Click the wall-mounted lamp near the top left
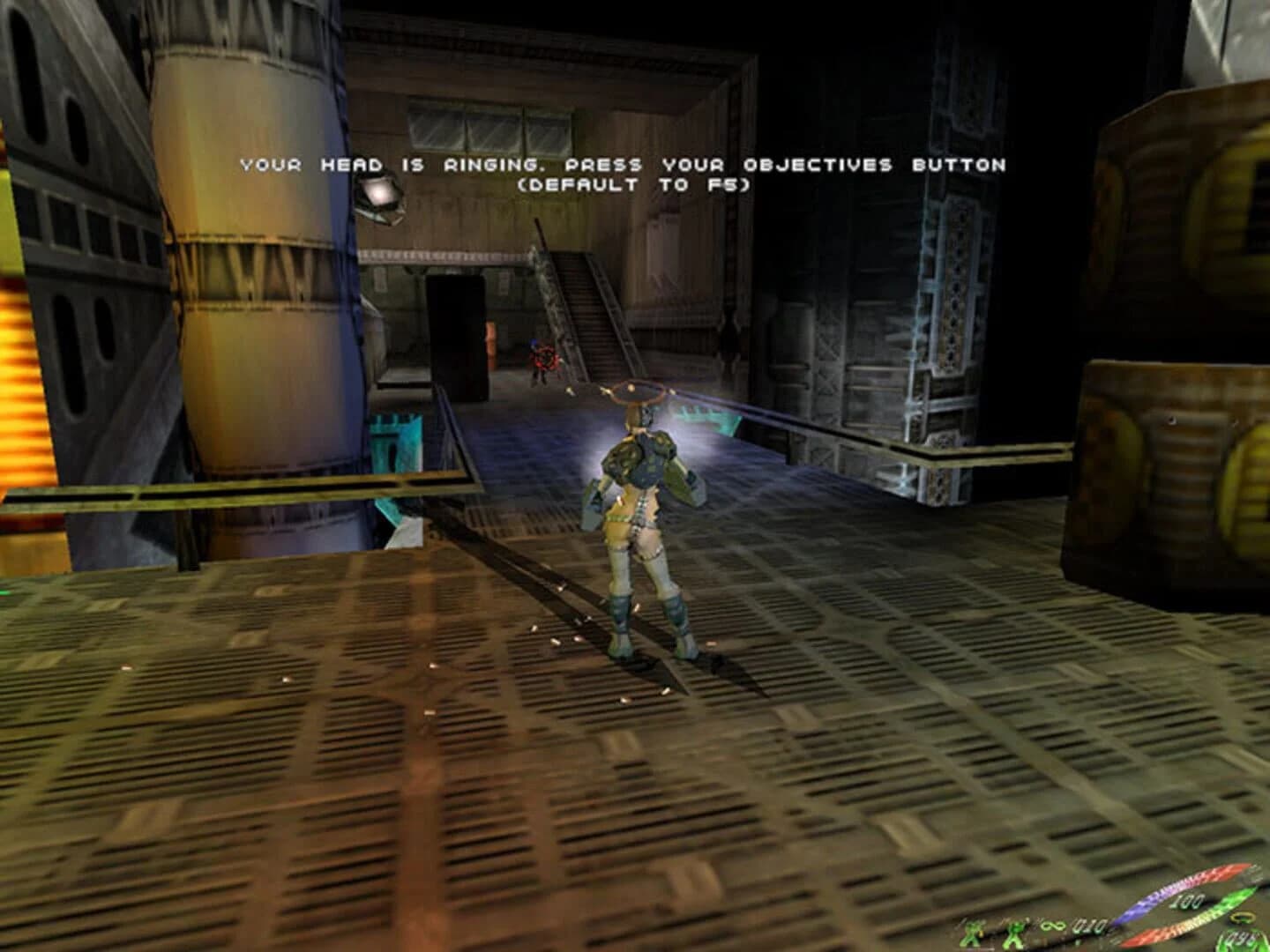Viewport: 1270px width, 952px height. 379,196
